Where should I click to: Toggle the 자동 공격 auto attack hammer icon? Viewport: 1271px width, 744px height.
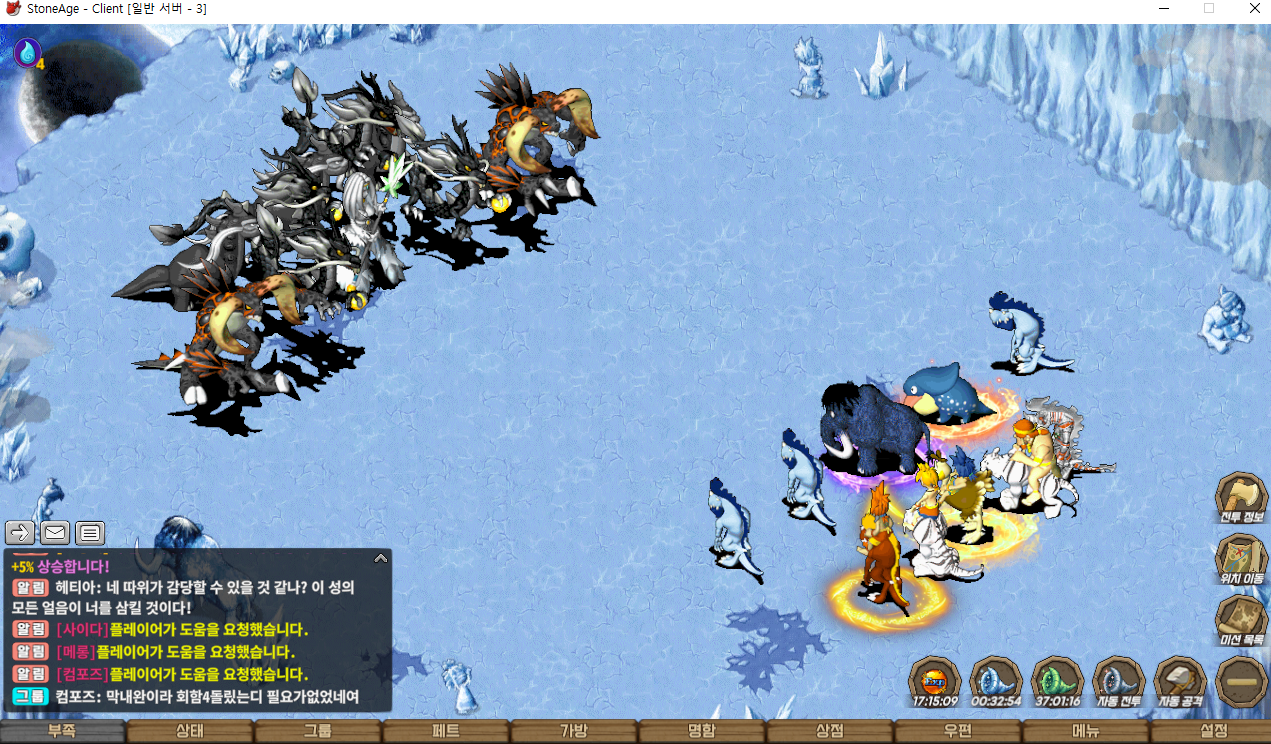[x=1180, y=681]
